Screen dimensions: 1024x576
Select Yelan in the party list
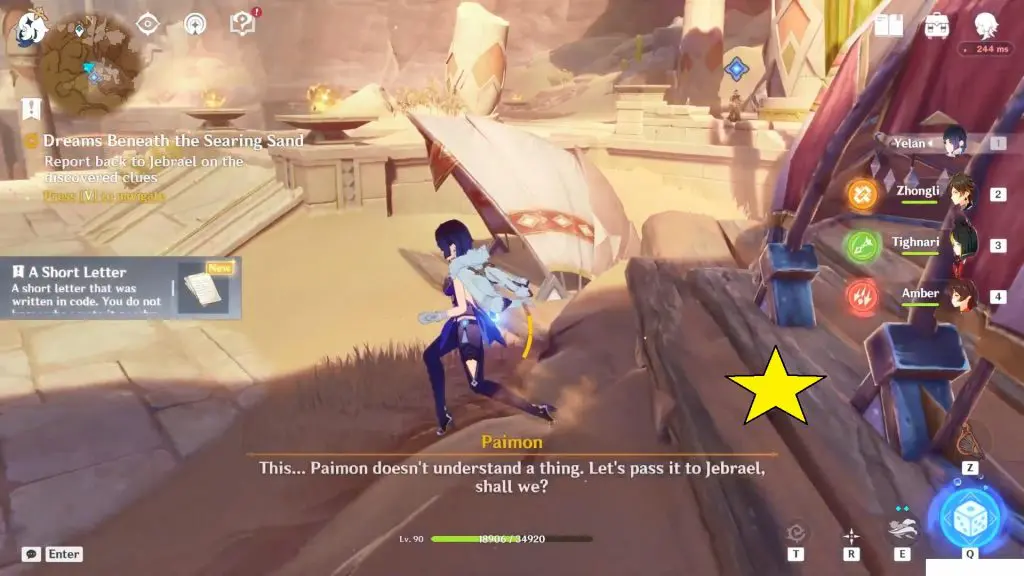(952, 143)
